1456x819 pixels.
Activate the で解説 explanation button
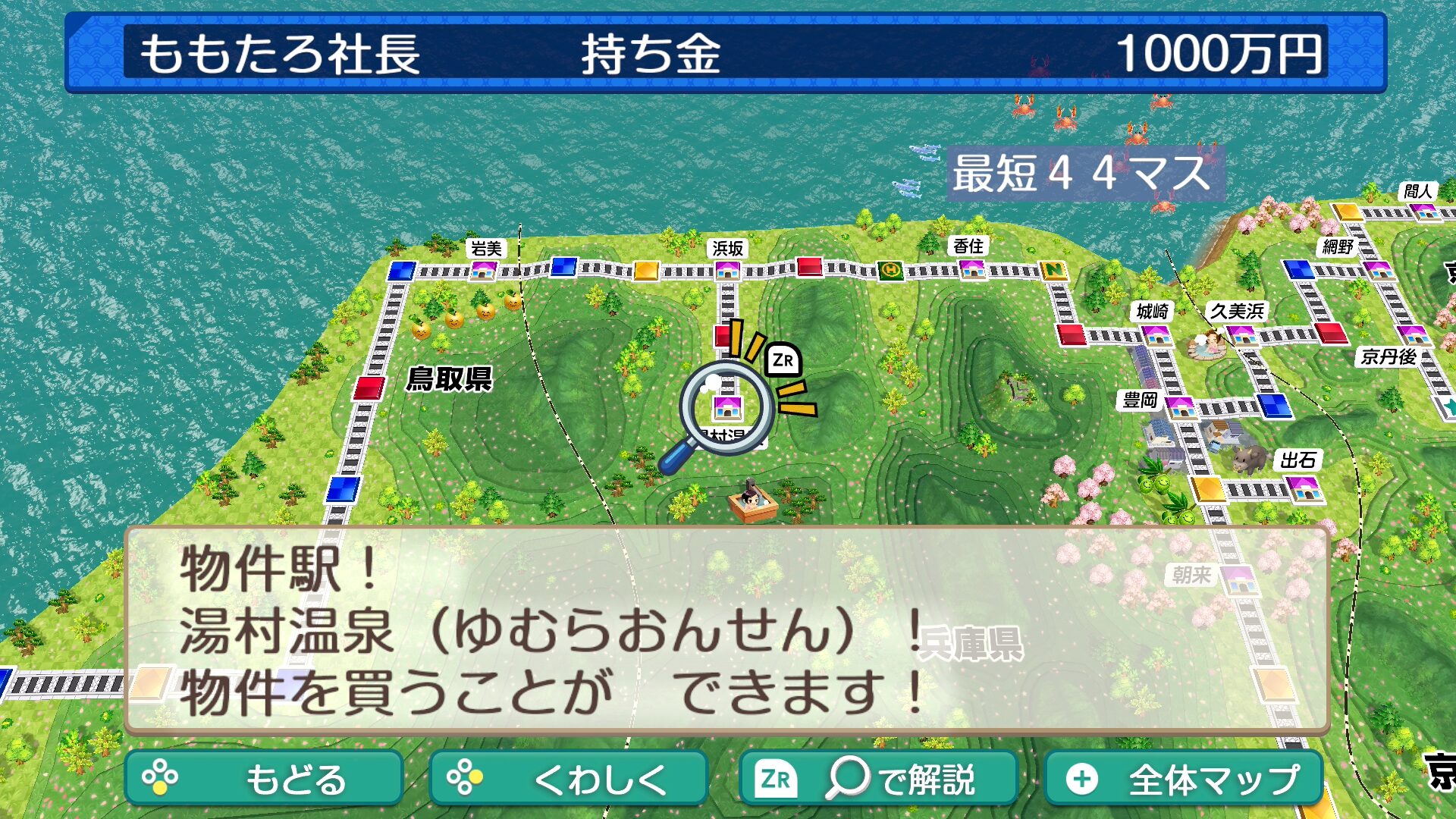click(x=878, y=778)
